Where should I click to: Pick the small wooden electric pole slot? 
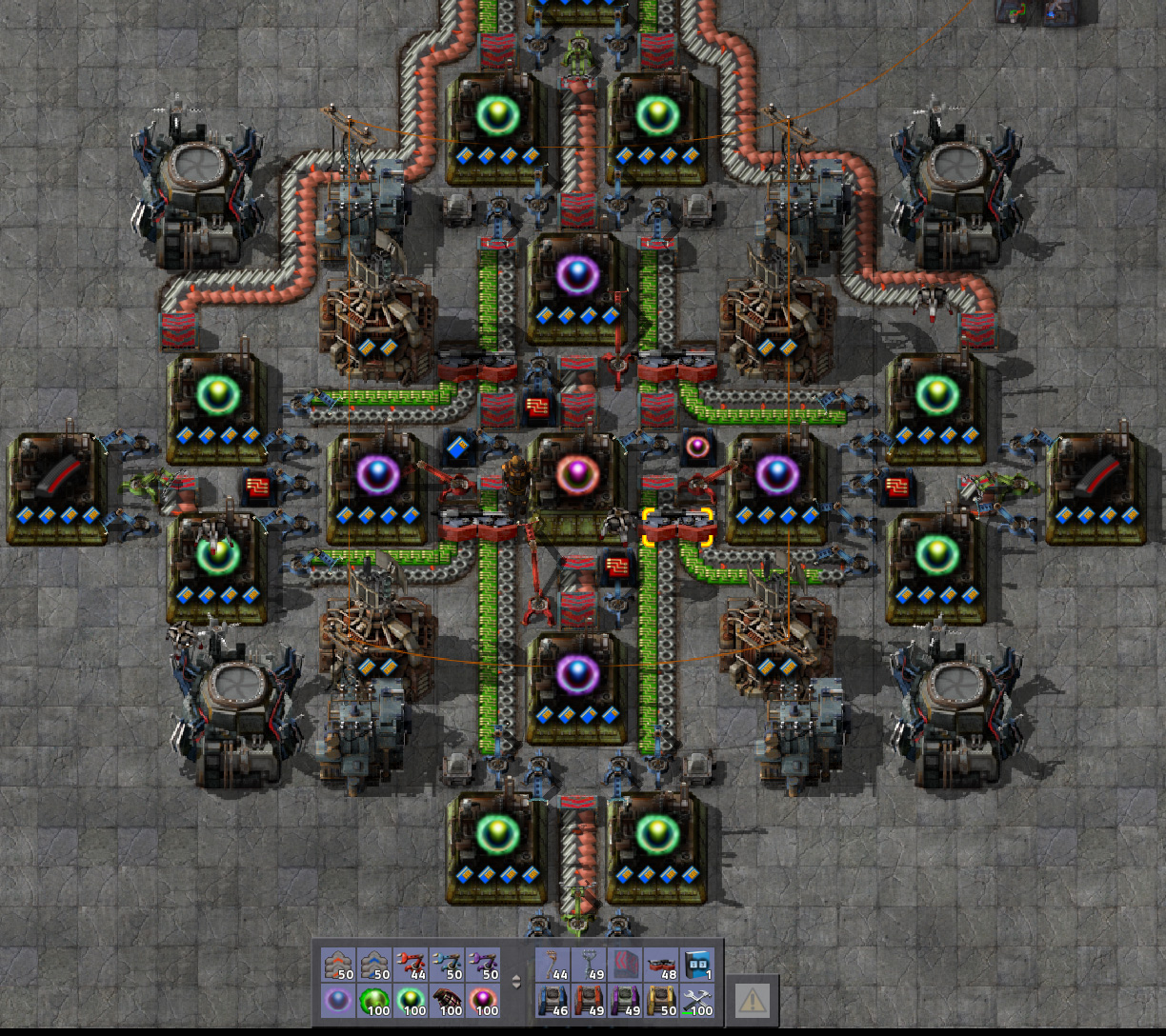click(x=552, y=966)
